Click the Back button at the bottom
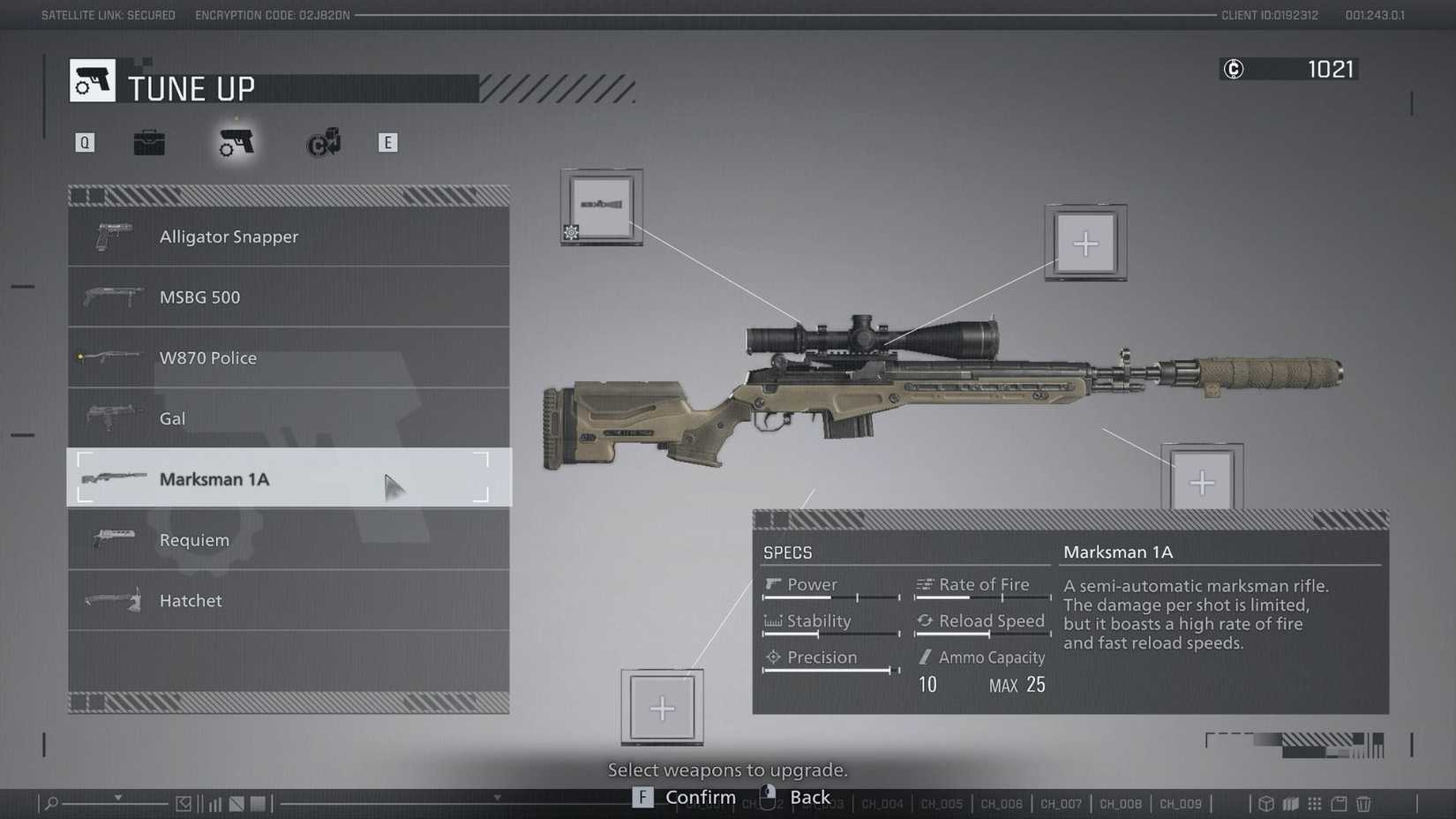 point(811,796)
